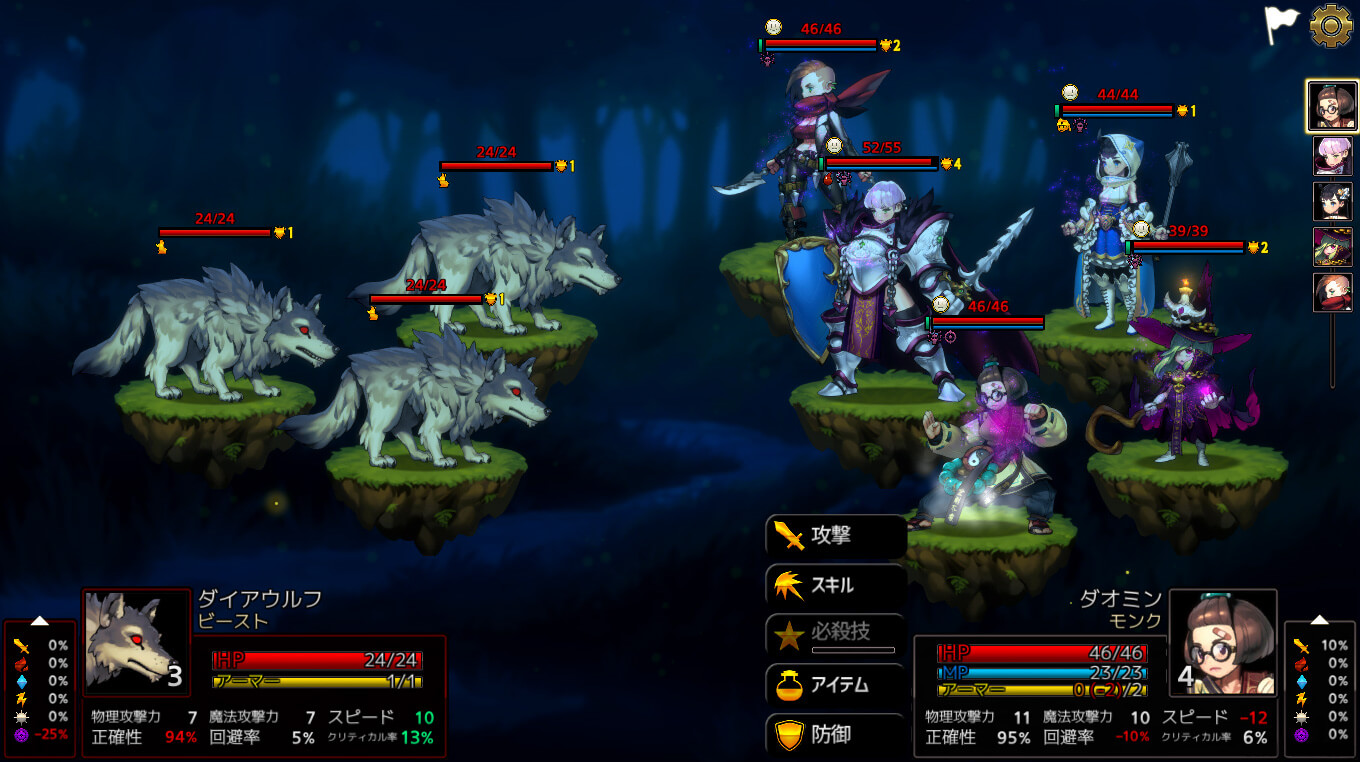This screenshot has height=762, width=1360.
Task: Open the アイテム item menu
Action: pyautogui.click(x=835, y=685)
